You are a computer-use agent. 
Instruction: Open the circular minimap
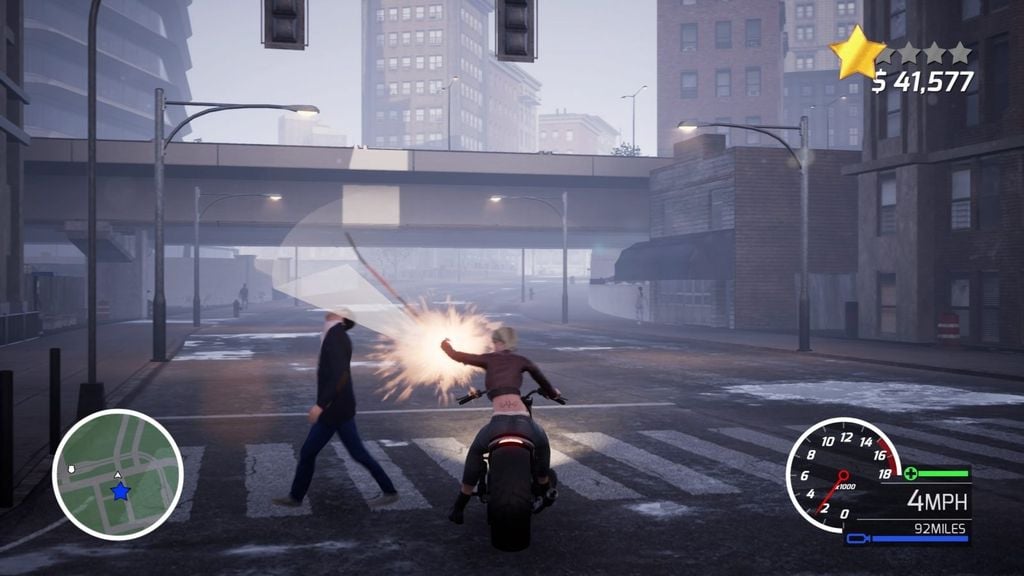tap(117, 474)
